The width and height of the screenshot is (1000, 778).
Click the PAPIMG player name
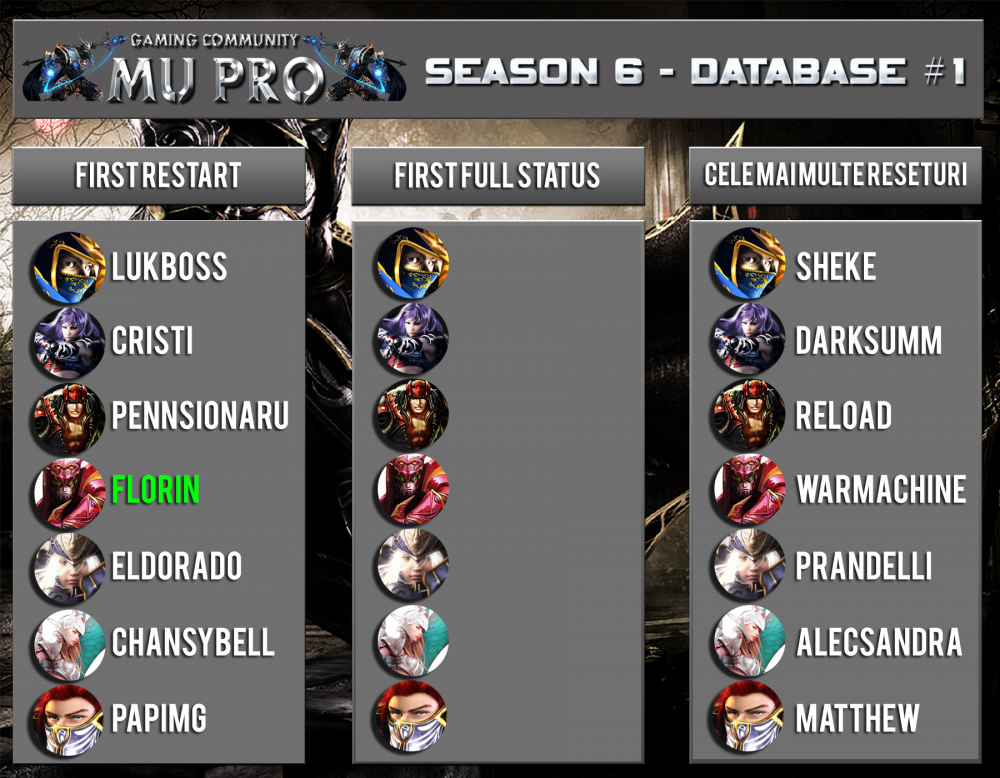coord(160,718)
